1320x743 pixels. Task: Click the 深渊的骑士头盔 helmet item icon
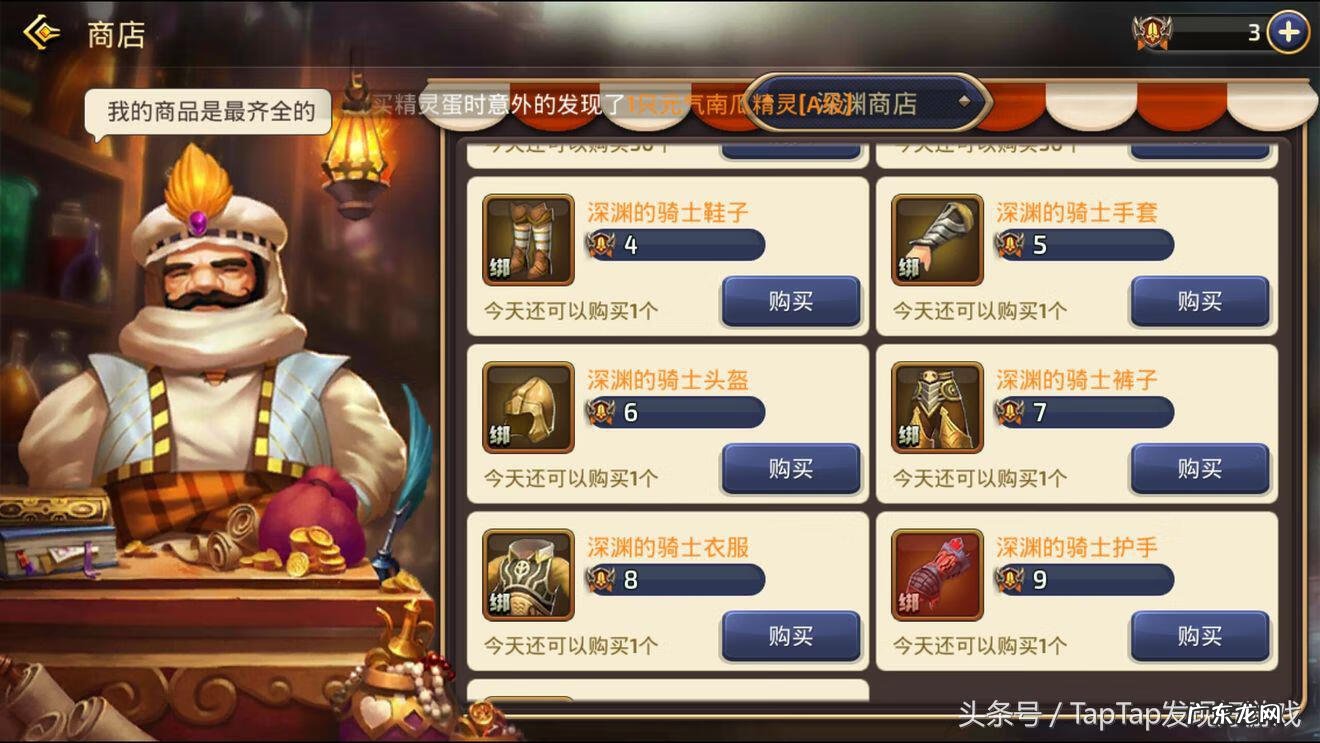tap(527, 407)
